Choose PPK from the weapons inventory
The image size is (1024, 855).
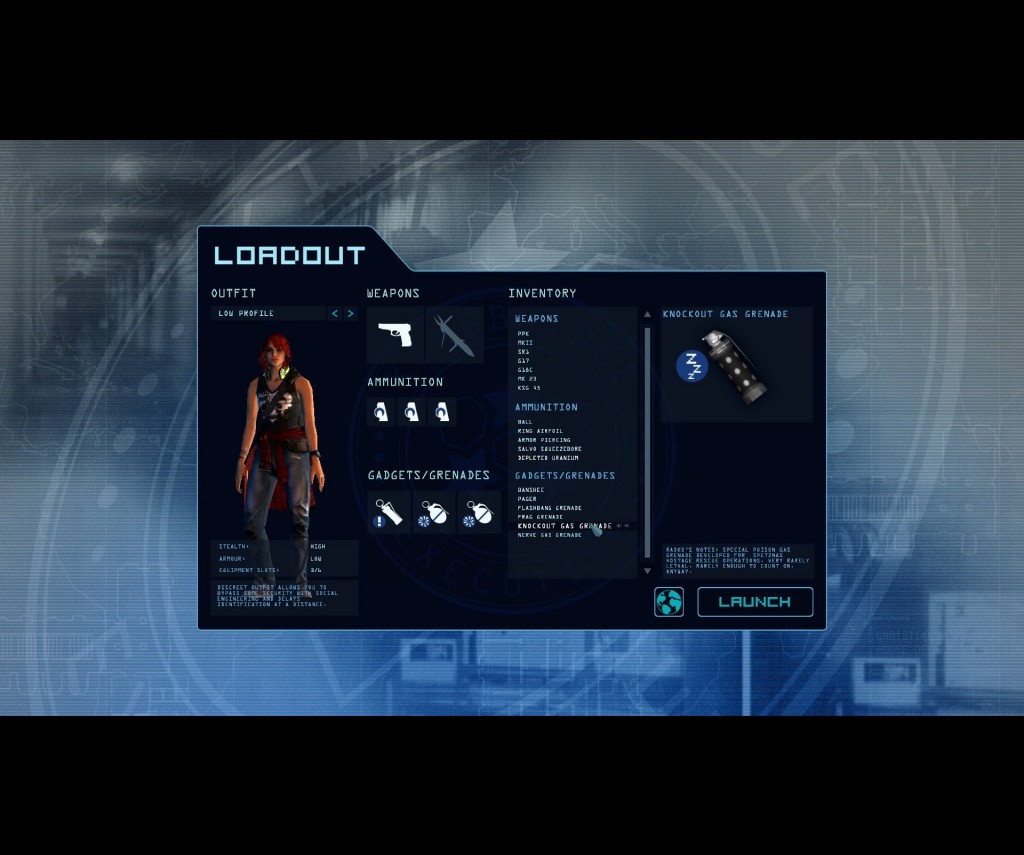point(524,334)
